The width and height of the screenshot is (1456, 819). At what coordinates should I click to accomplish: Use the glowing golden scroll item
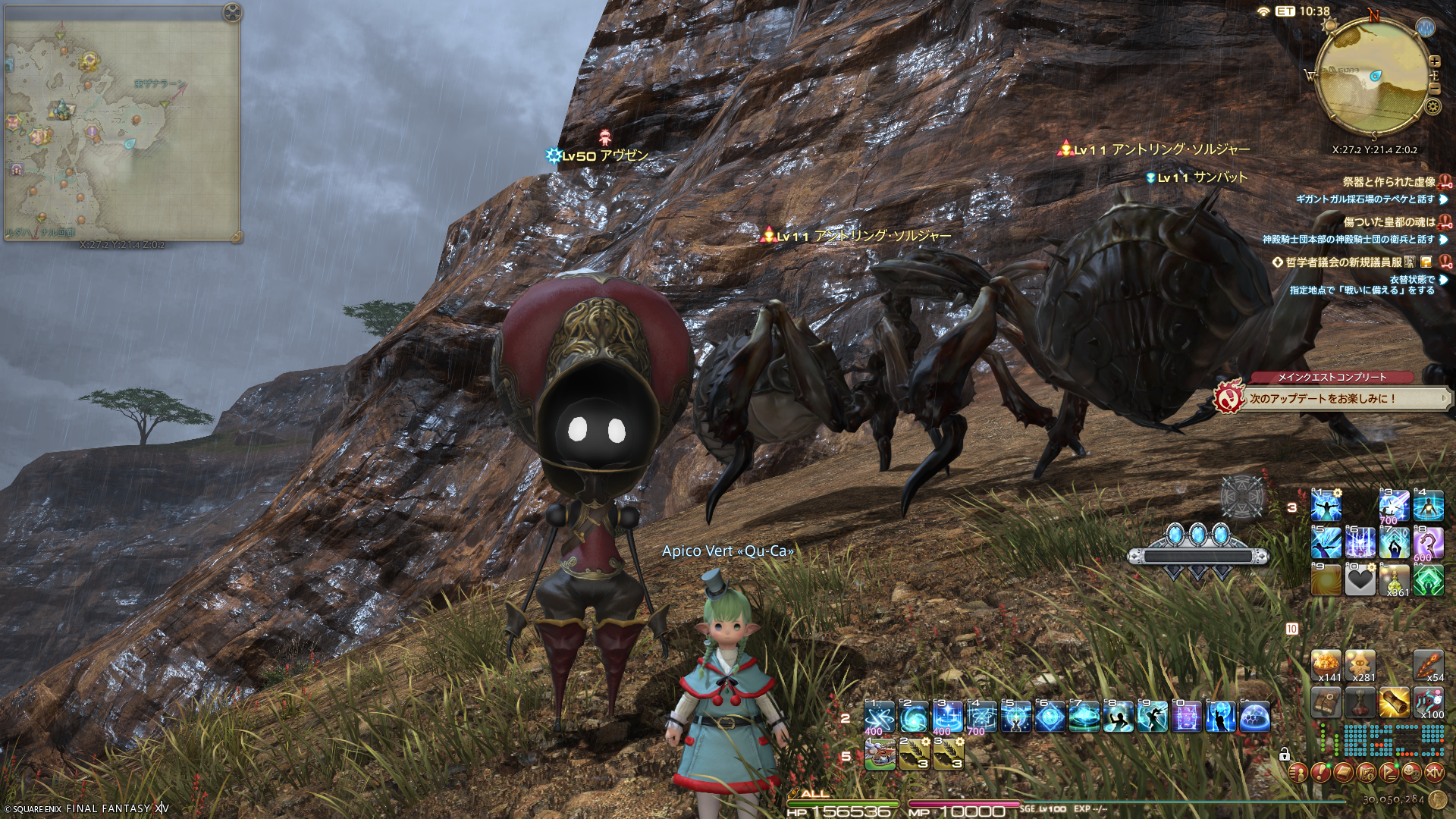tap(1394, 702)
